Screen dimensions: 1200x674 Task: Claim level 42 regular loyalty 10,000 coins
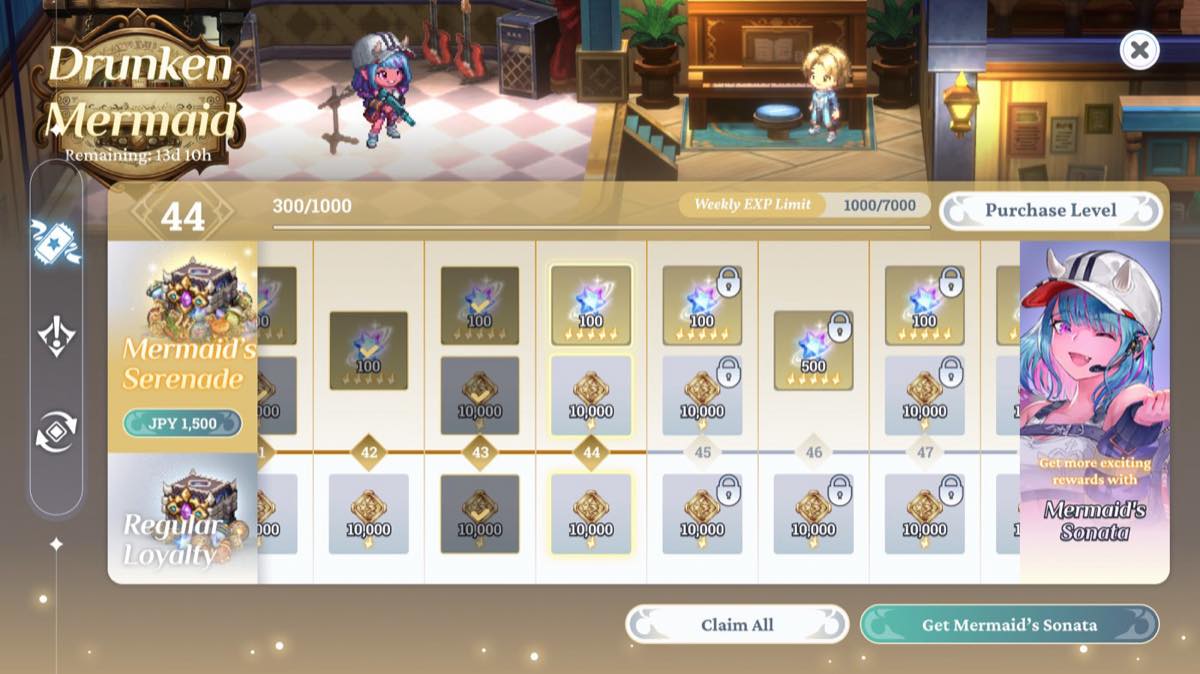tap(369, 514)
